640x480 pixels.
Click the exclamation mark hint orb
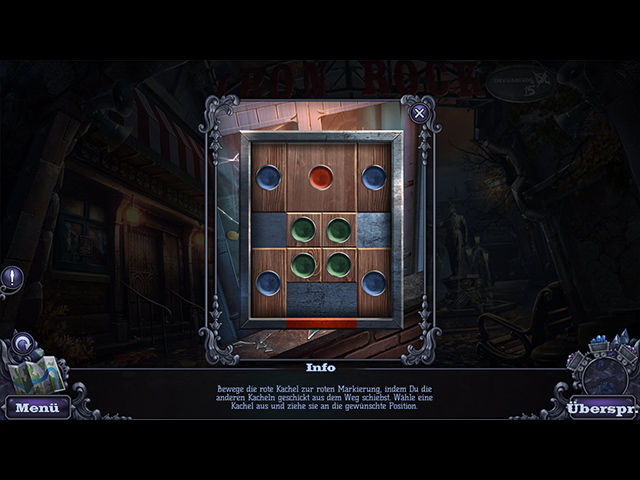[x=11, y=277]
